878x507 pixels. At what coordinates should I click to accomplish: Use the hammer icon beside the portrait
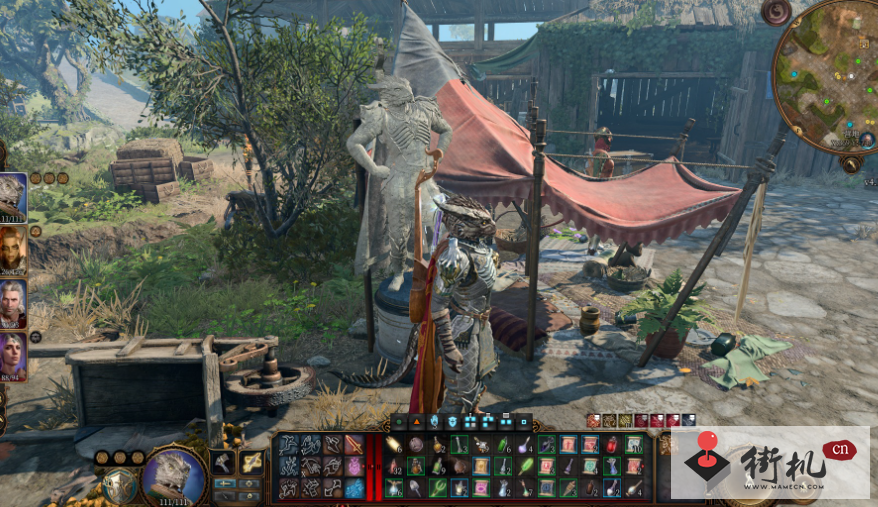[223, 462]
